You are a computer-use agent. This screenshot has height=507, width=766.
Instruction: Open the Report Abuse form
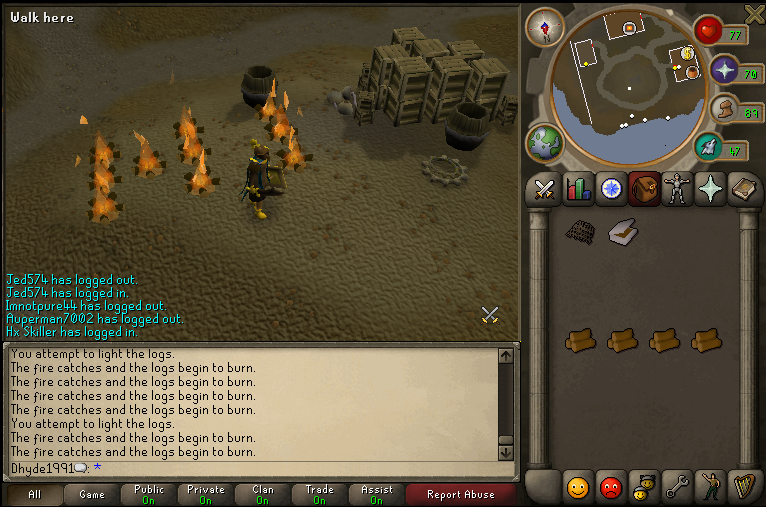[461, 494]
